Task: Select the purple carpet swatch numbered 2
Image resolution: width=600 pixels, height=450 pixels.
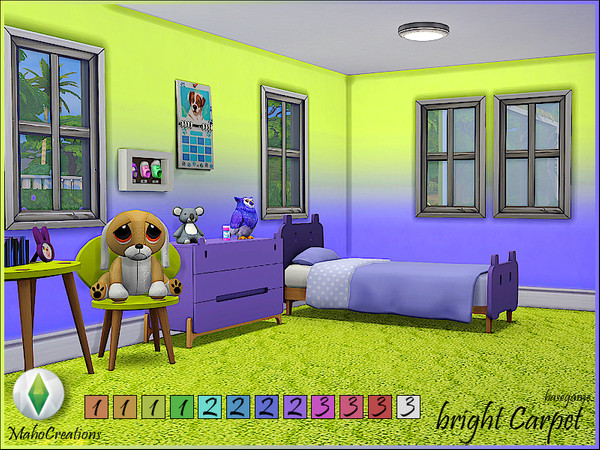Action: (x=295, y=406)
